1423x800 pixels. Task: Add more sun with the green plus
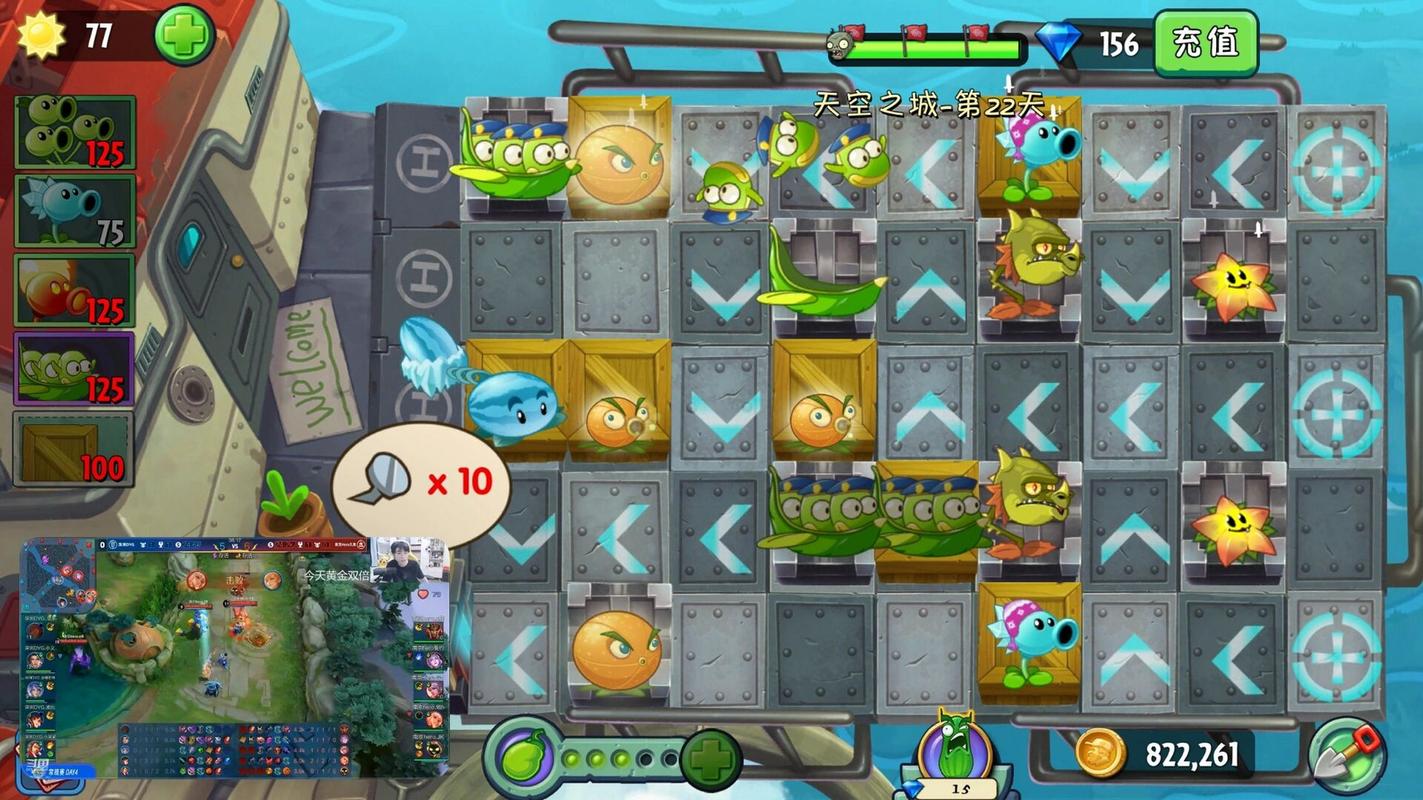pos(185,35)
